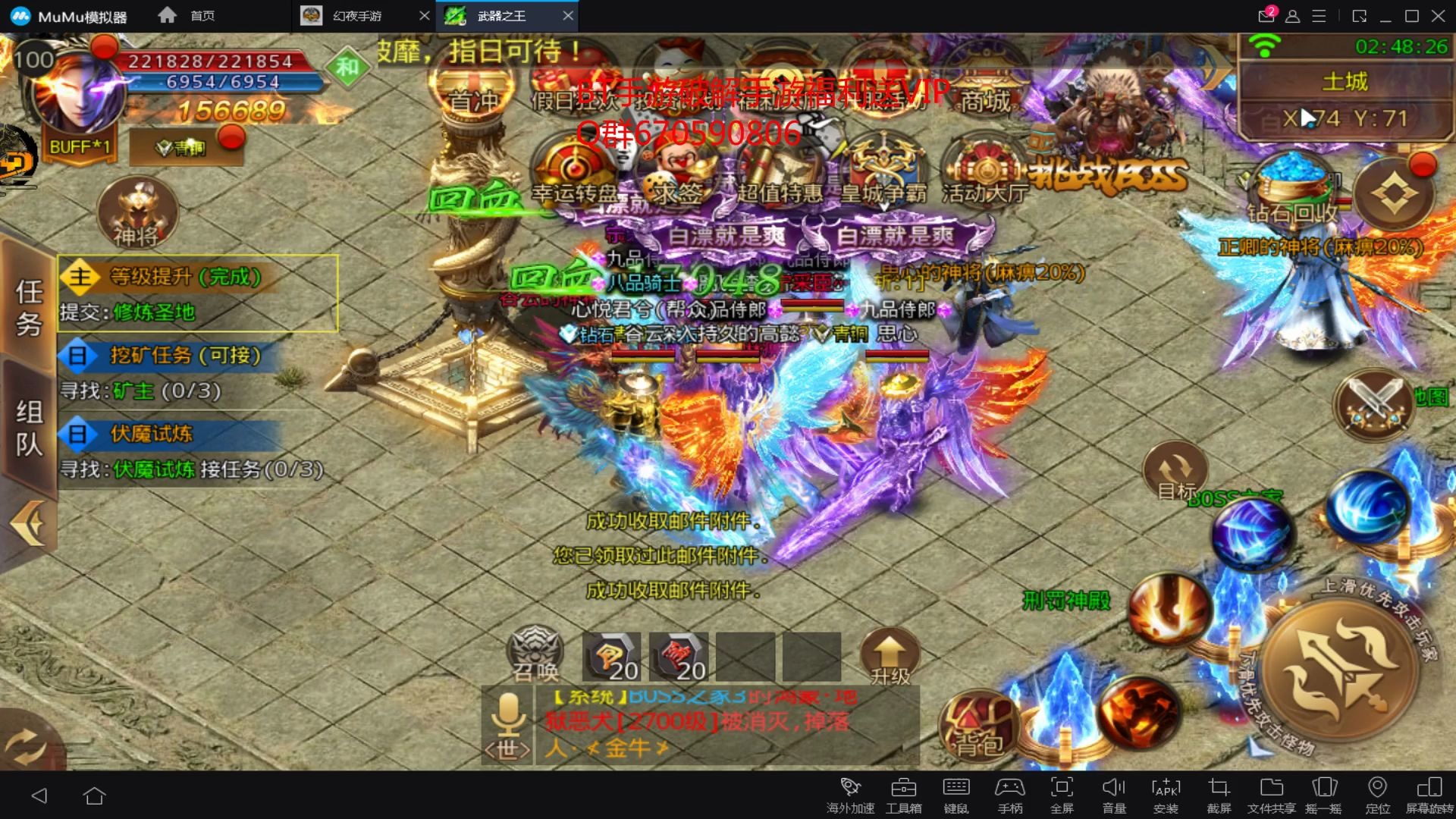
Task: Open the 皇城争霸 event
Action: (x=883, y=172)
